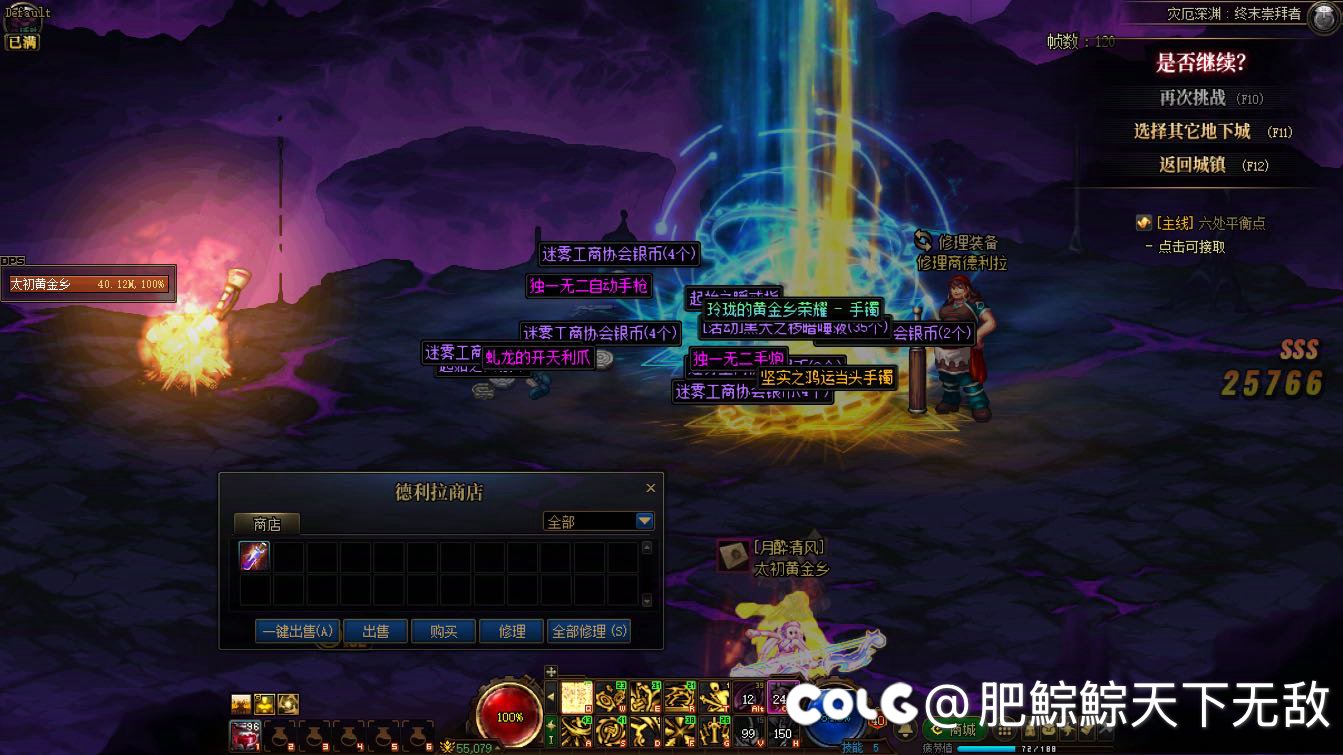Viewport: 1343px width, 755px height.
Task: Choose the 出售 sell button
Action: click(x=376, y=631)
